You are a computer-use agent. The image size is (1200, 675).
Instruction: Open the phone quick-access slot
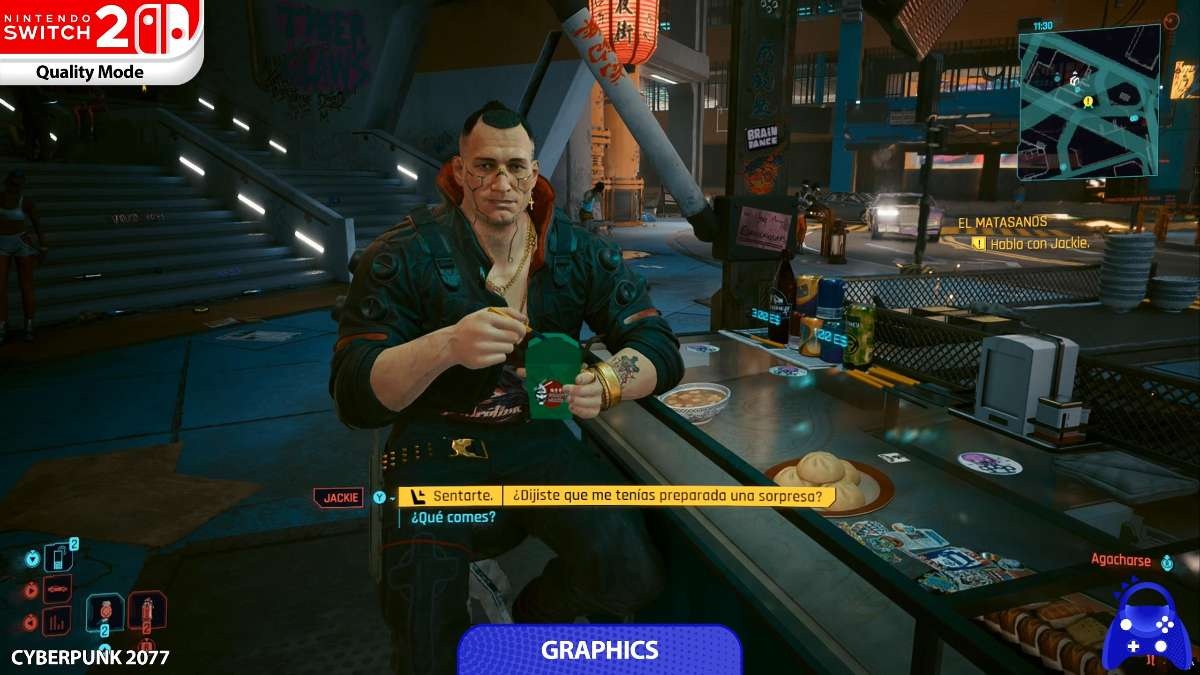(59, 557)
